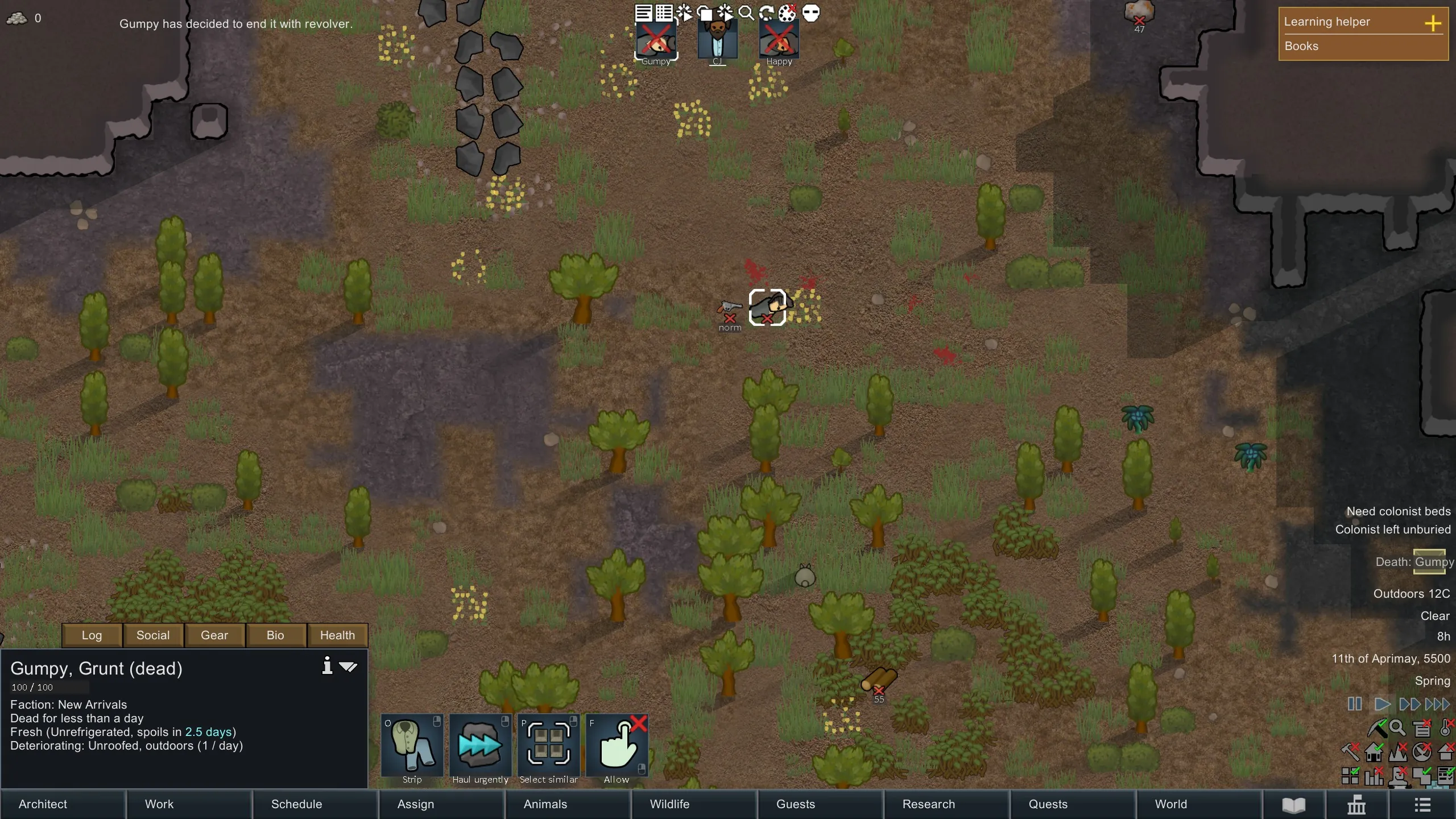
Task: Expand the Learning helper panel
Action: pos(1433,23)
